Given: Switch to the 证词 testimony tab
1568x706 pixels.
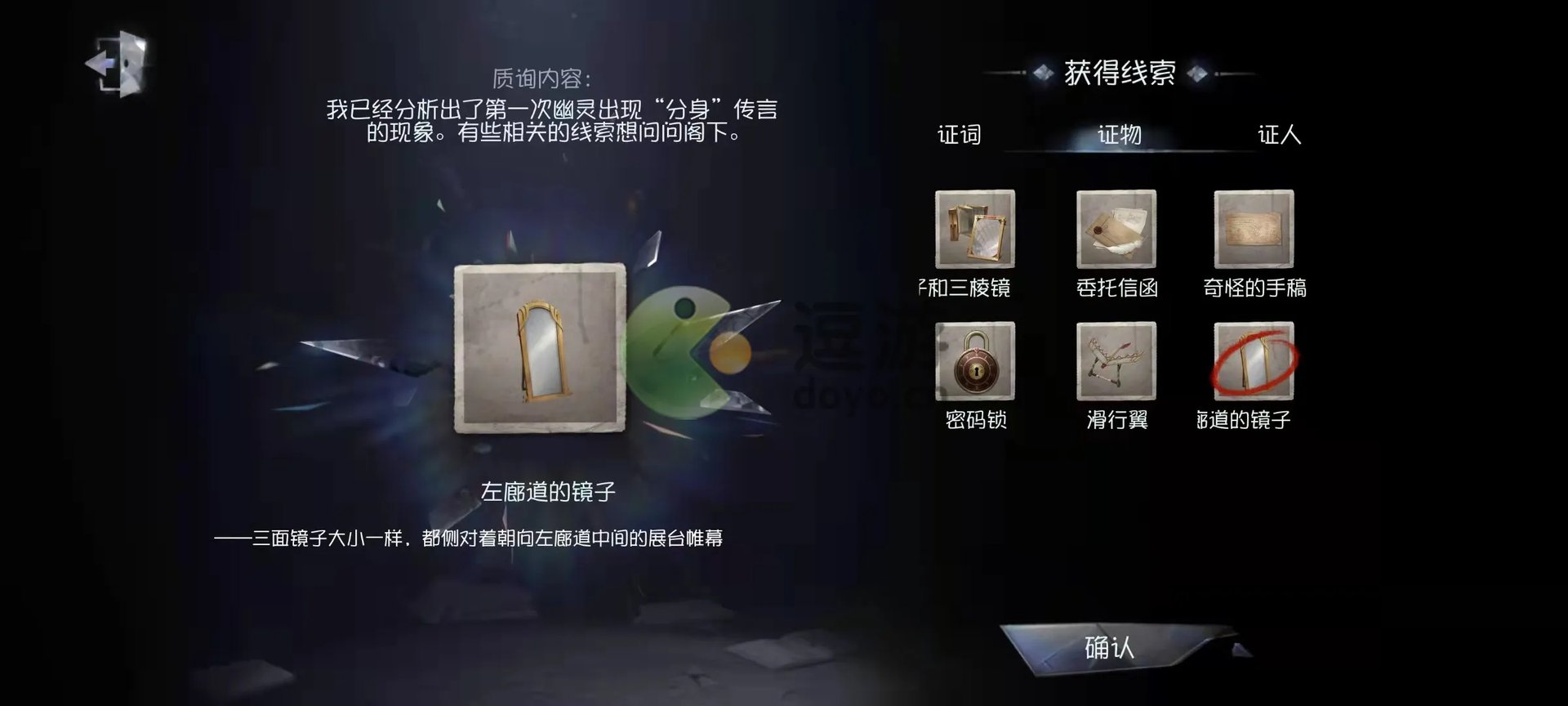Looking at the screenshot, I should point(961,135).
